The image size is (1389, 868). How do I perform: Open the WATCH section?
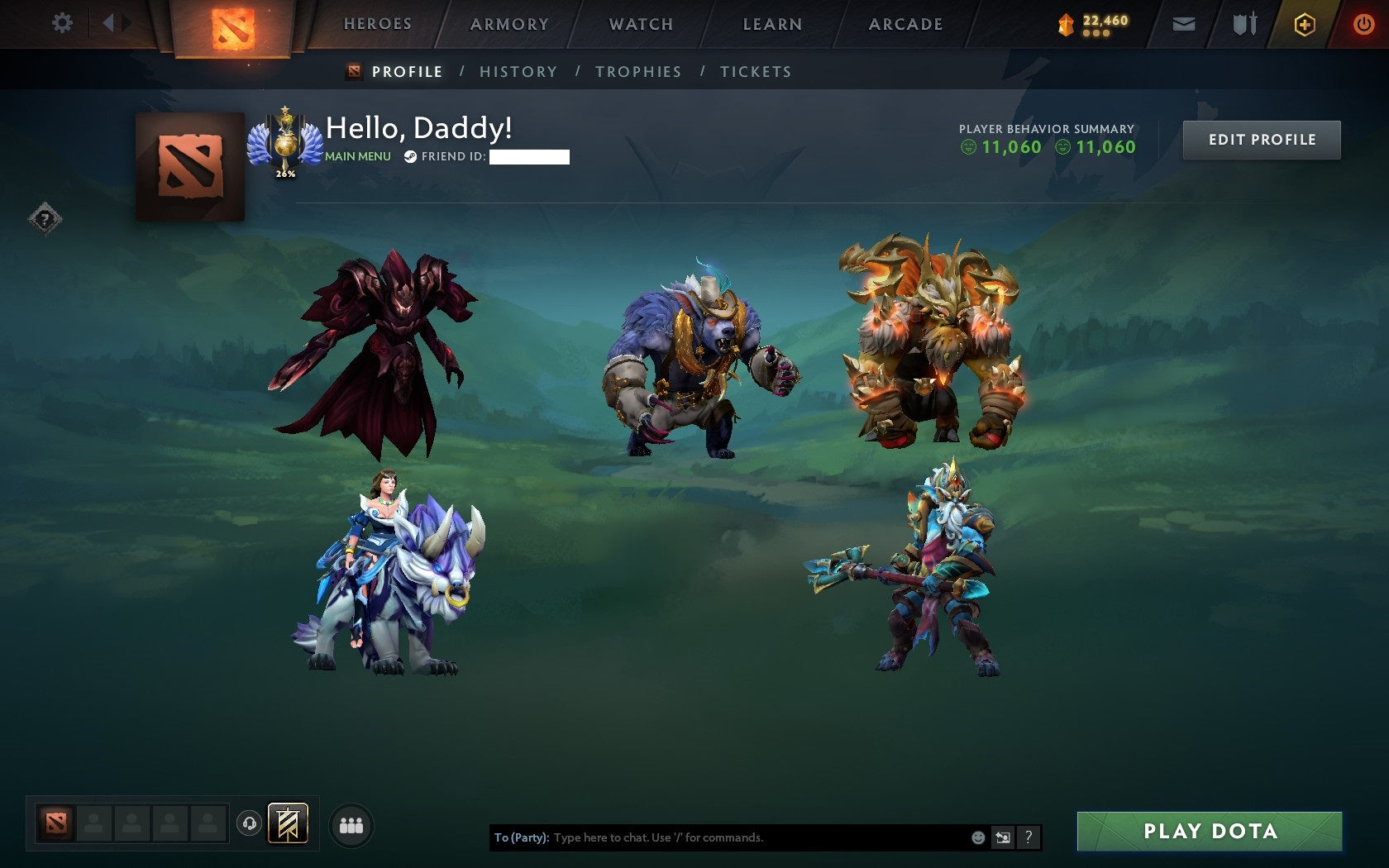pyautogui.click(x=641, y=24)
